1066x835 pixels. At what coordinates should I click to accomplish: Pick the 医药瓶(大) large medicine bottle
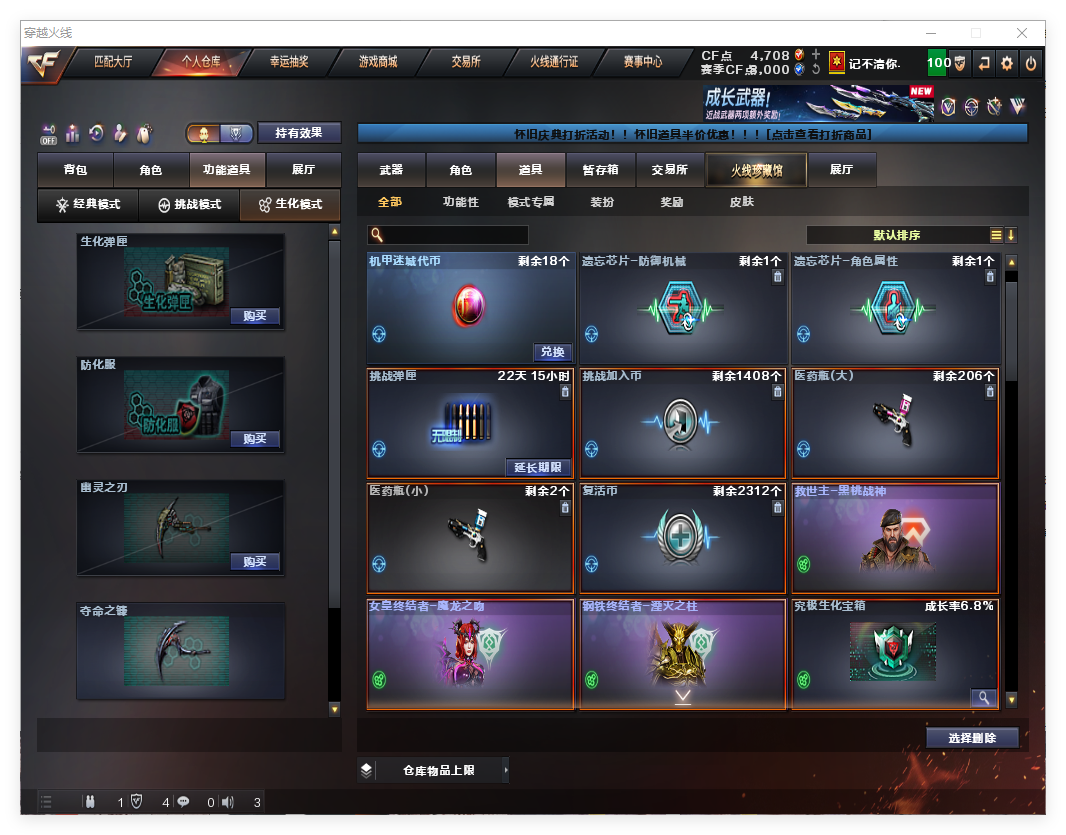pos(895,422)
